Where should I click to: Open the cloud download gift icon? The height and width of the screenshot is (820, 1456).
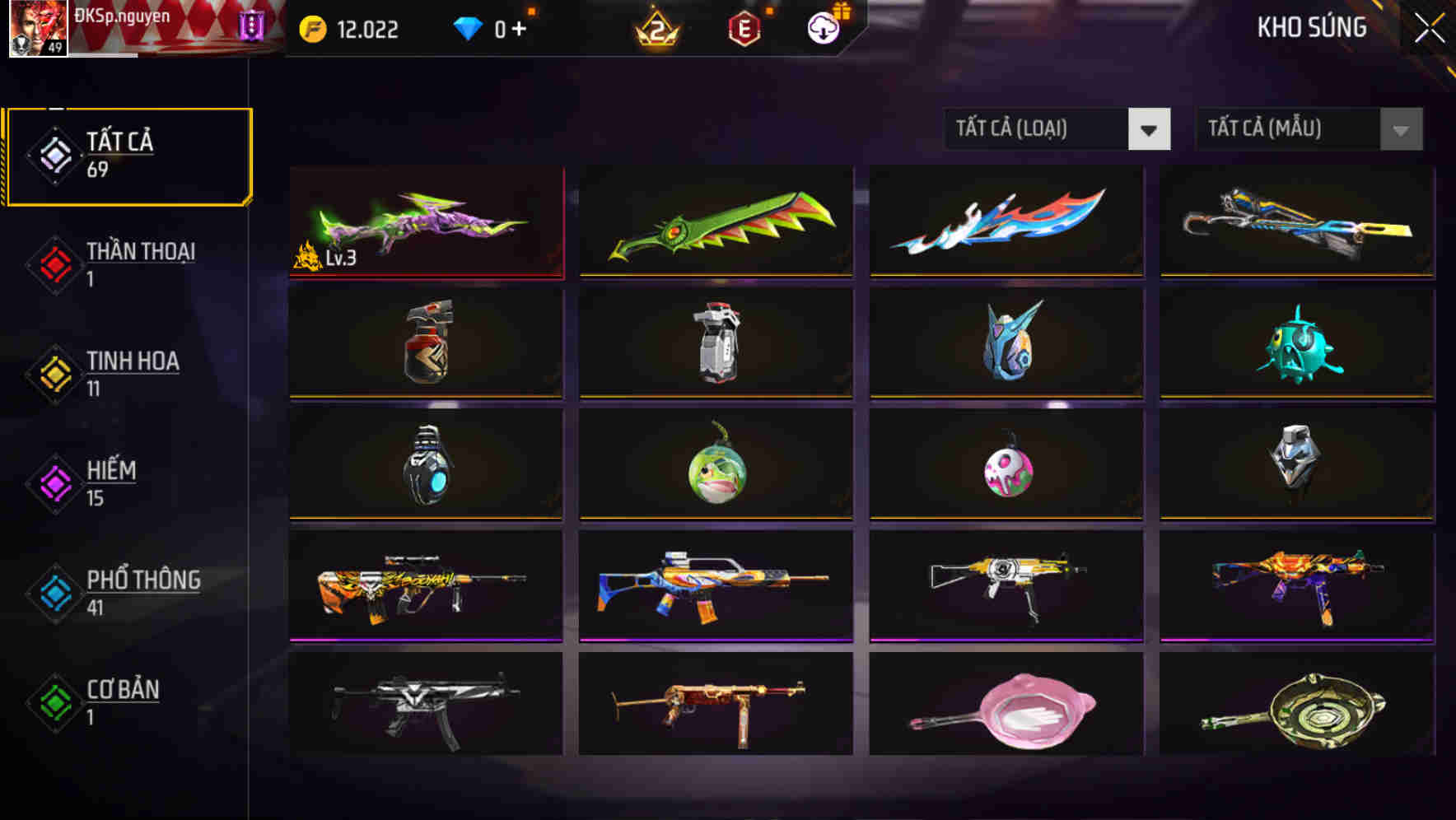pyautogui.click(x=822, y=28)
